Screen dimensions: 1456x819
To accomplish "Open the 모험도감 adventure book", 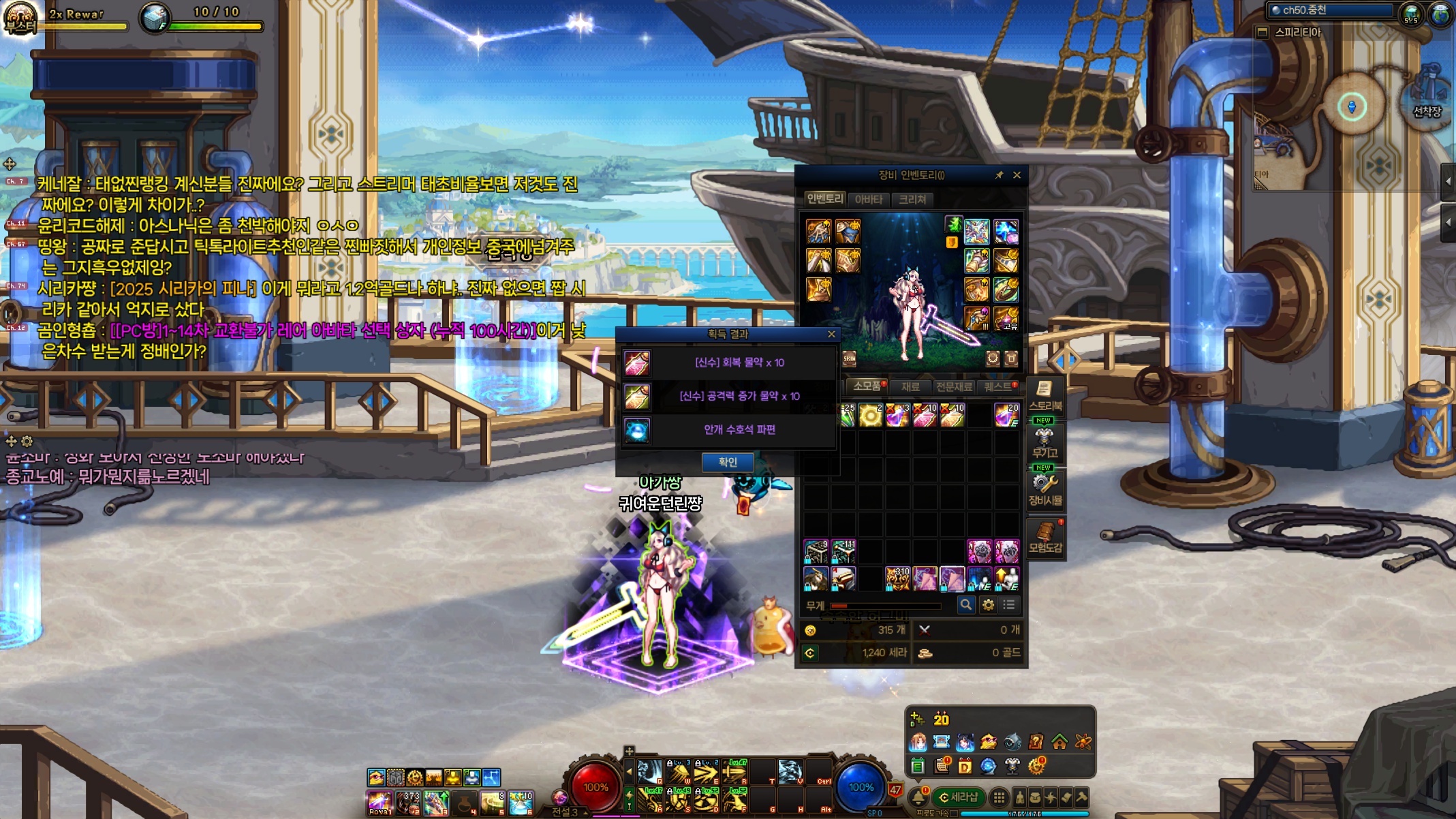I will click(1044, 538).
